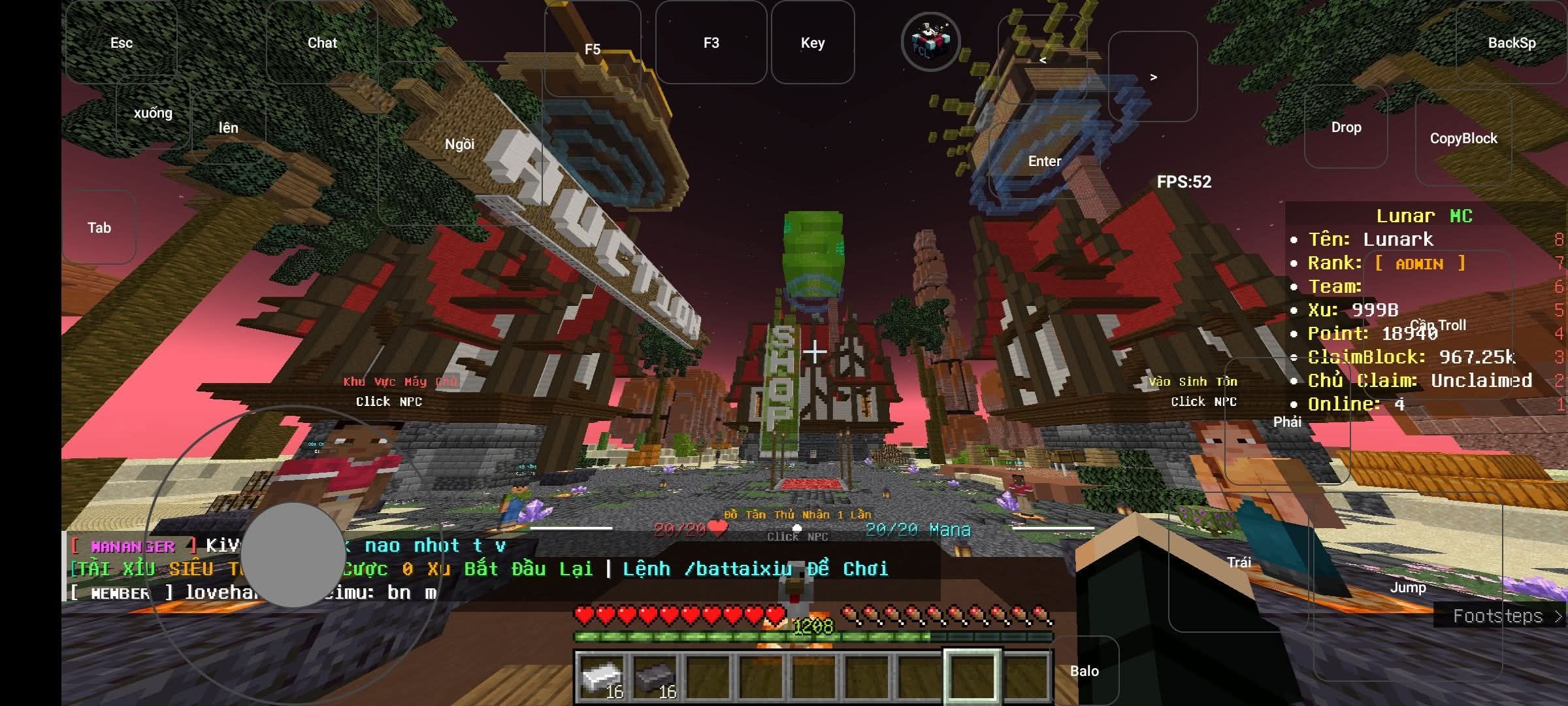The height and width of the screenshot is (706, 1568).
Task: Open Chat with the Chat key
Action: click(x=323, y=42)
